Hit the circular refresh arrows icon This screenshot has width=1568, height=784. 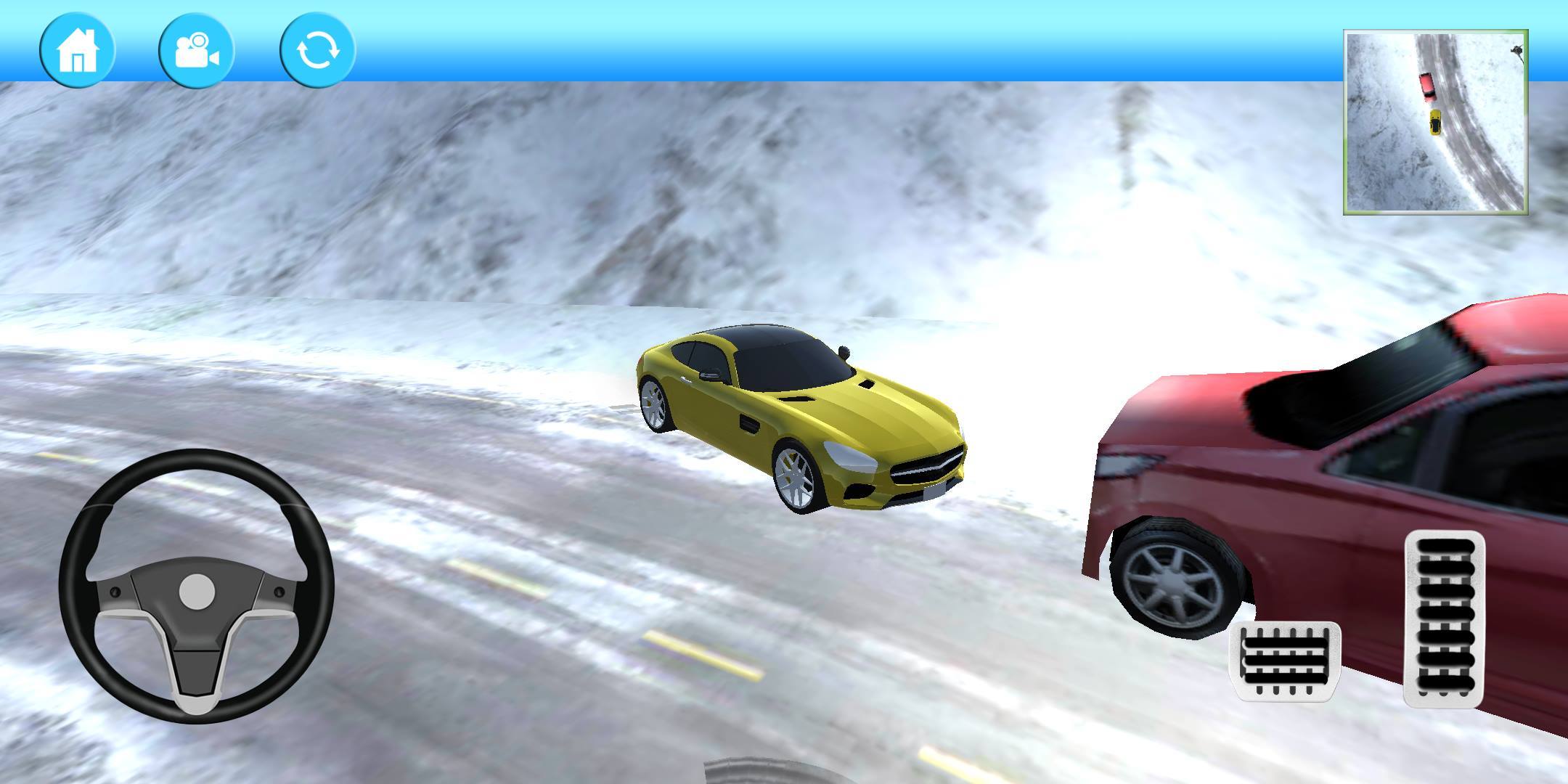tap(317, 49)
